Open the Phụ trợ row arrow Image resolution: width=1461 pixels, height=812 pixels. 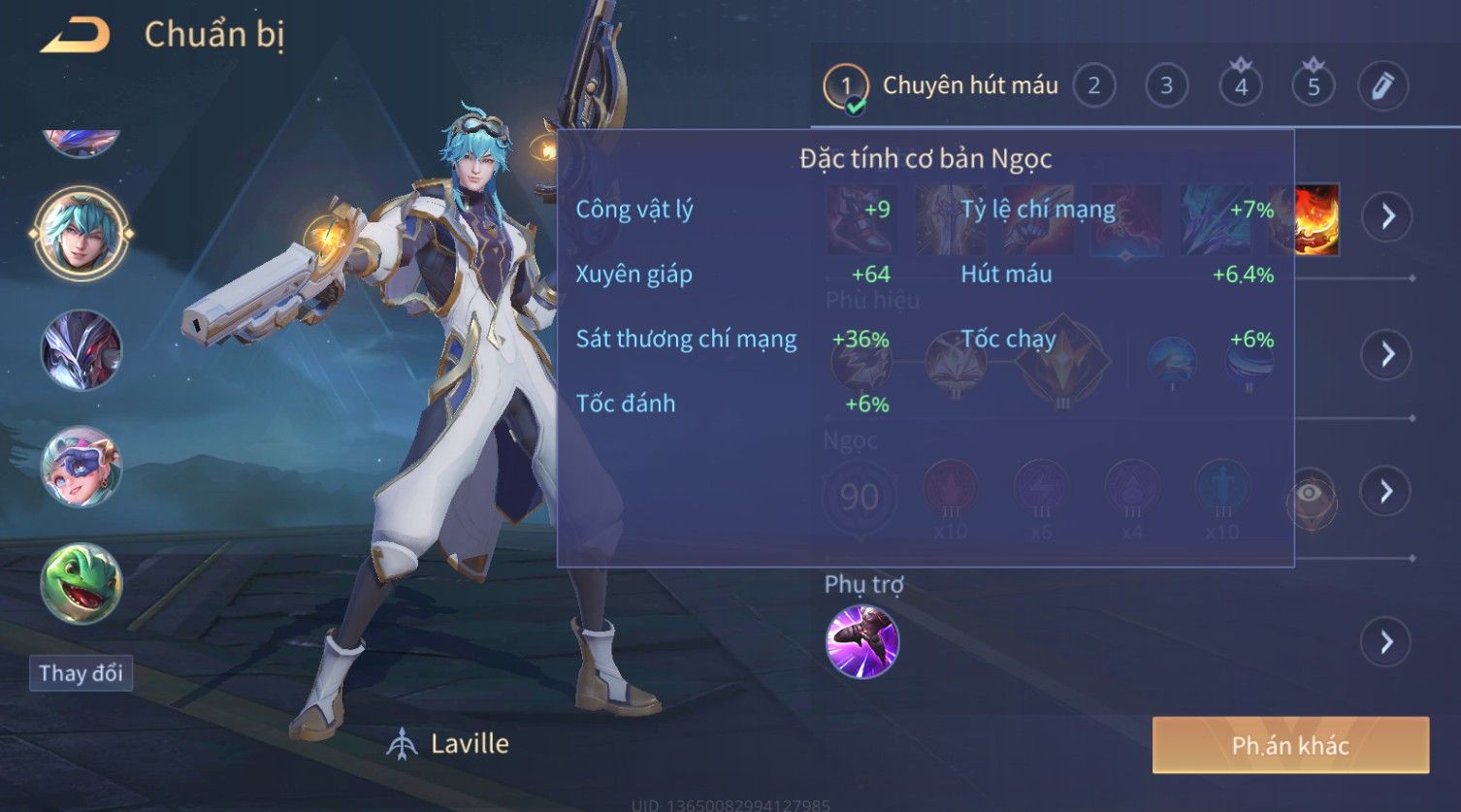pyautogui.click(x=1386, y=642)
